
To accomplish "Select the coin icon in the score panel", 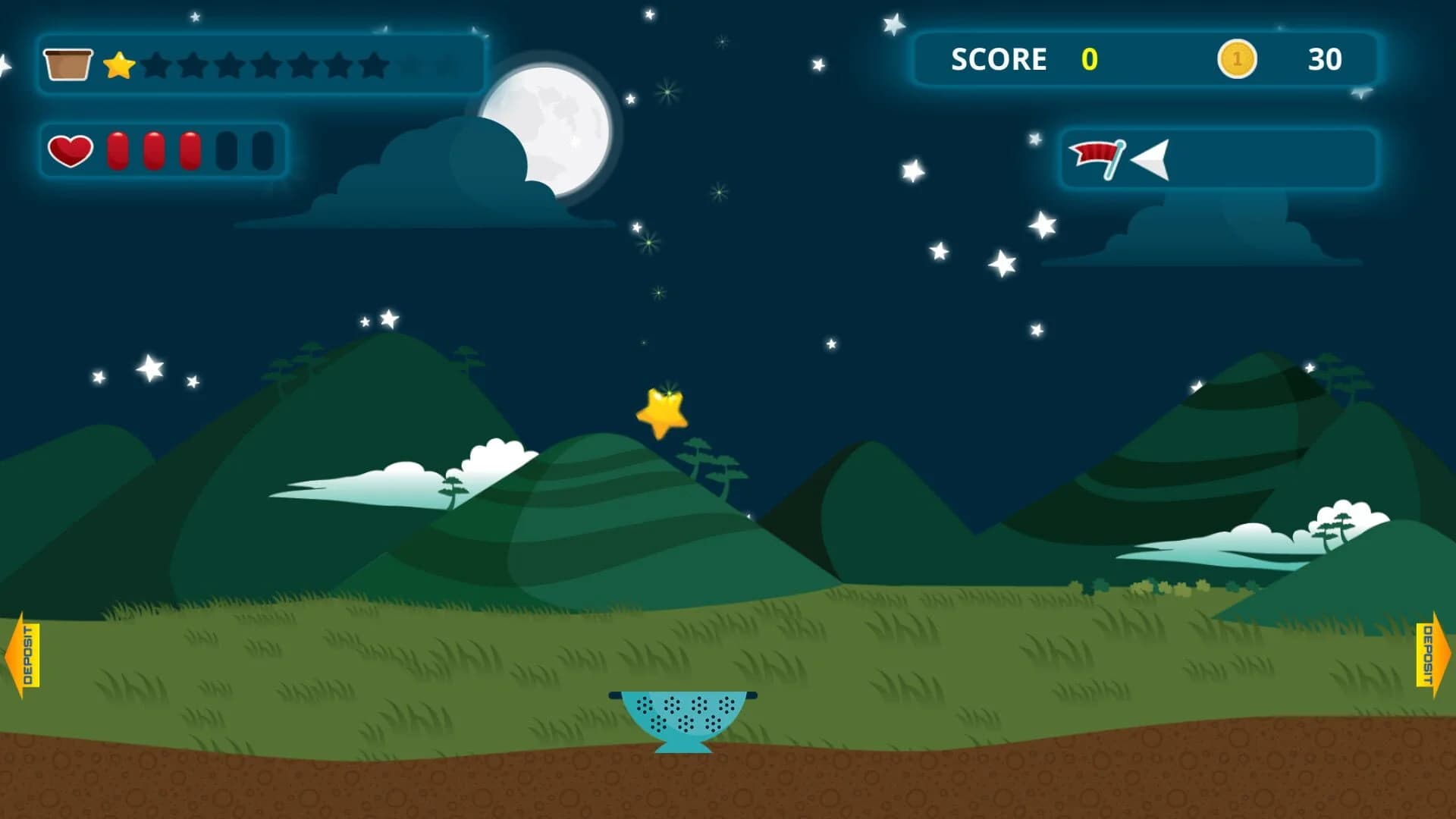I will pyautogui.click(x=1239, y=59).
